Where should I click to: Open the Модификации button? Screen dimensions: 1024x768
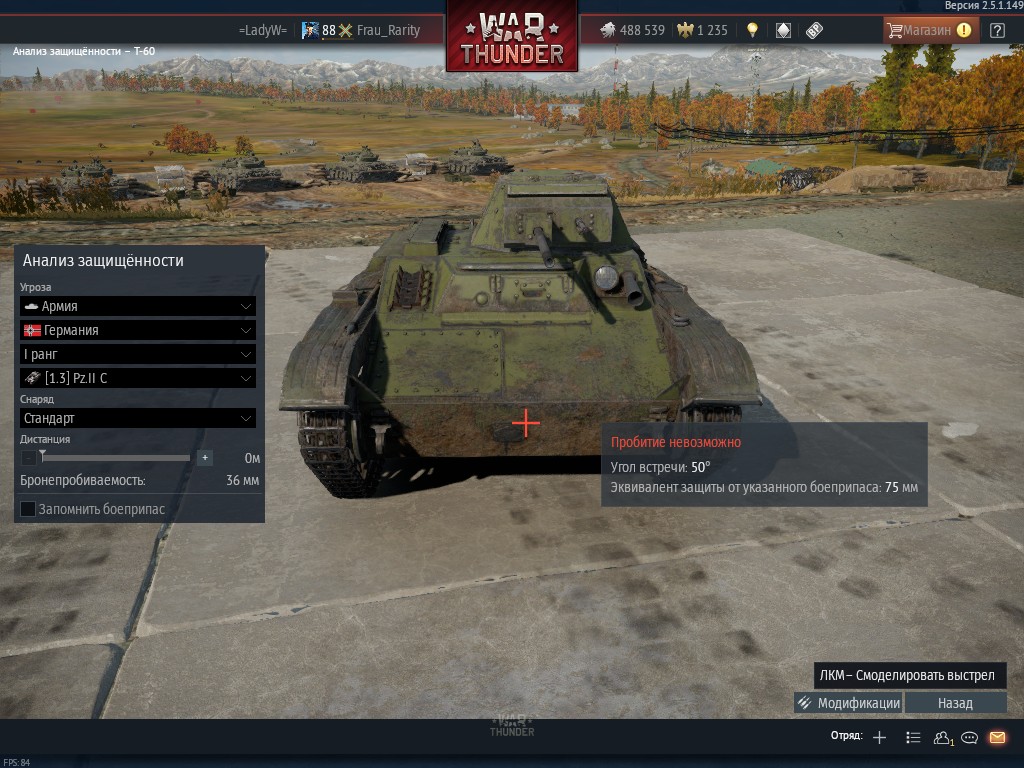coord(848,703)
